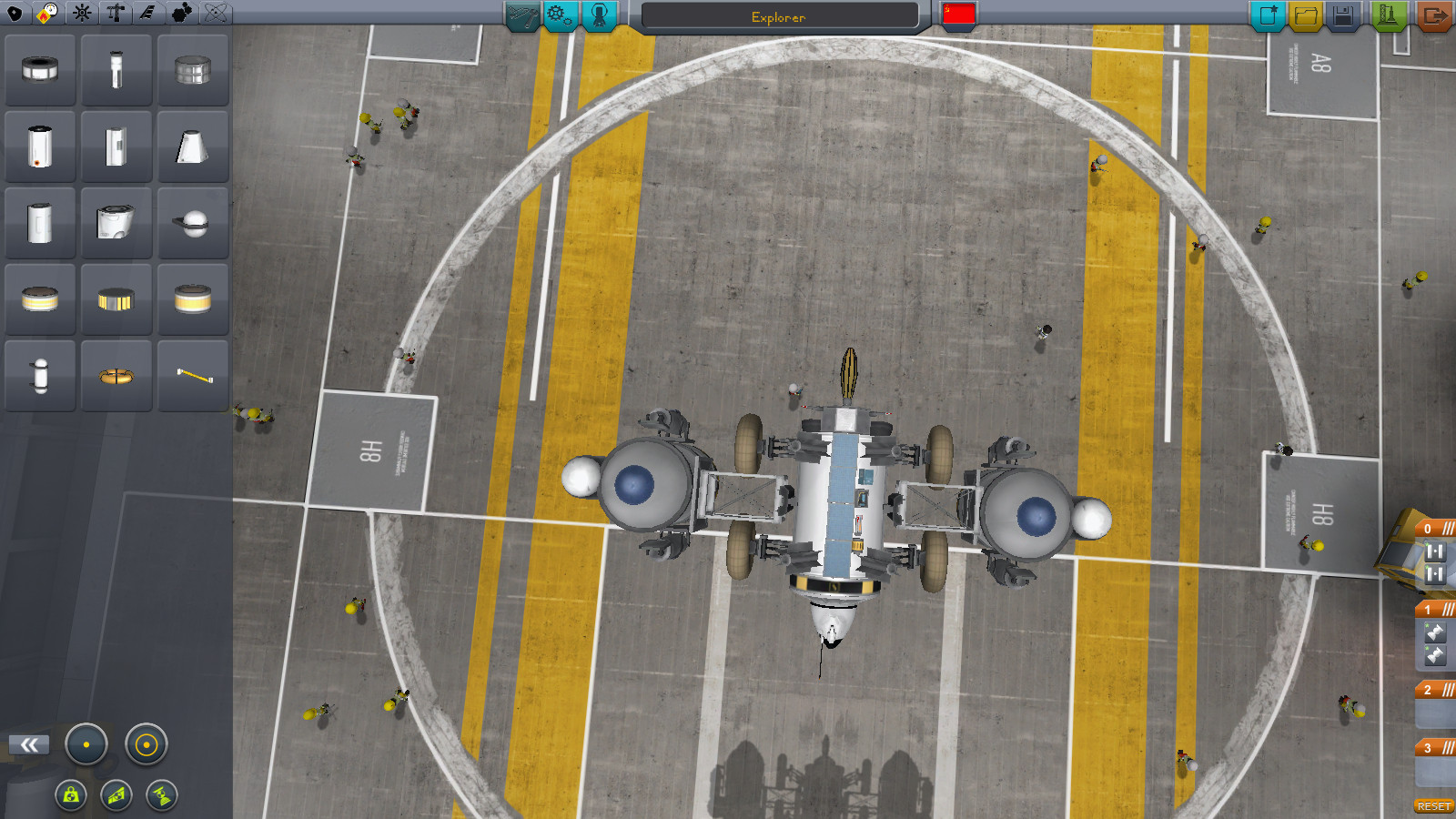Save the craft with floppy disk button
The width and height of the screenshot is (1456, 819).
pos(1344,15)
